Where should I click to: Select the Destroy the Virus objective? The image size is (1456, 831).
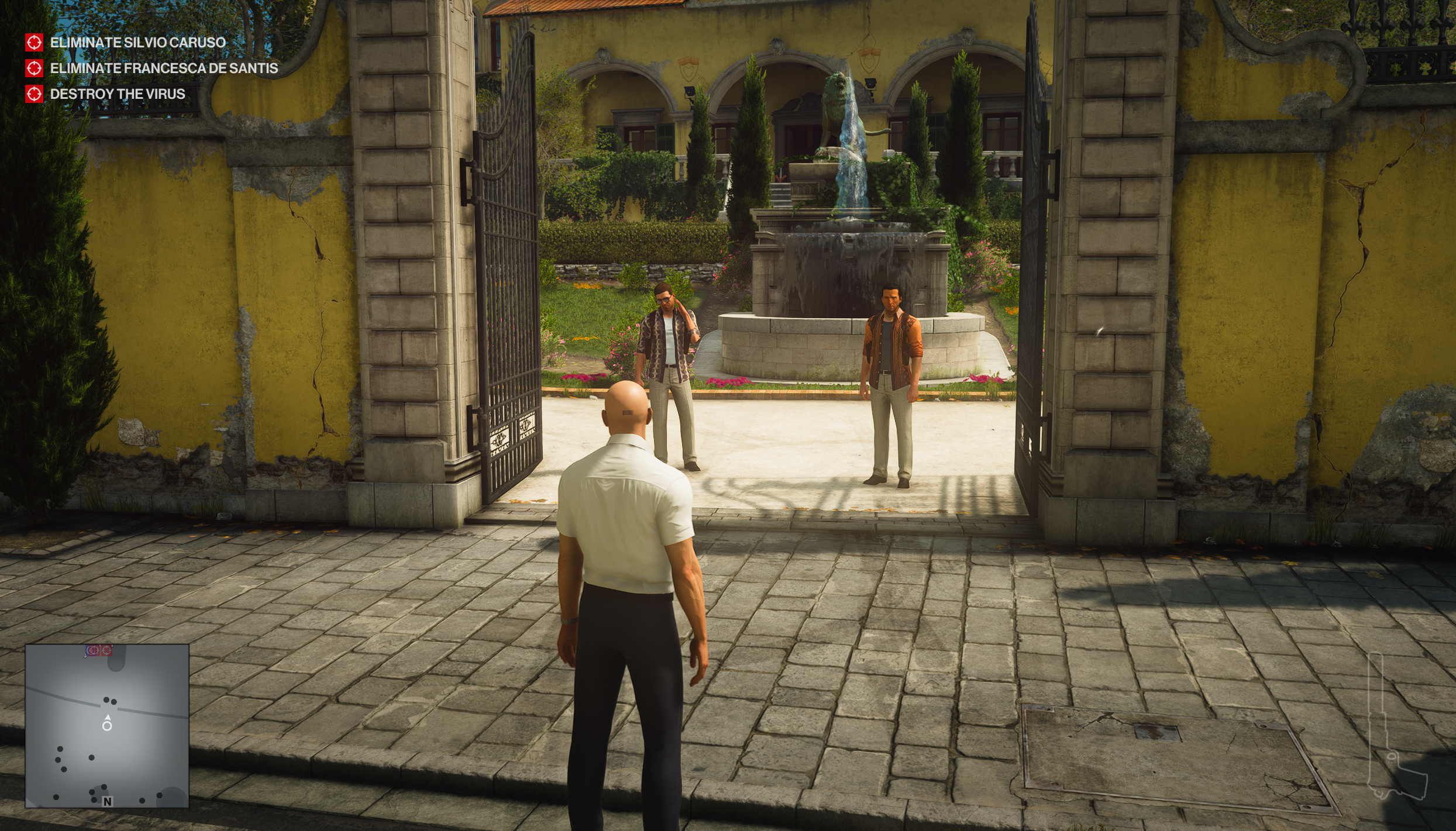coord(117,94)
